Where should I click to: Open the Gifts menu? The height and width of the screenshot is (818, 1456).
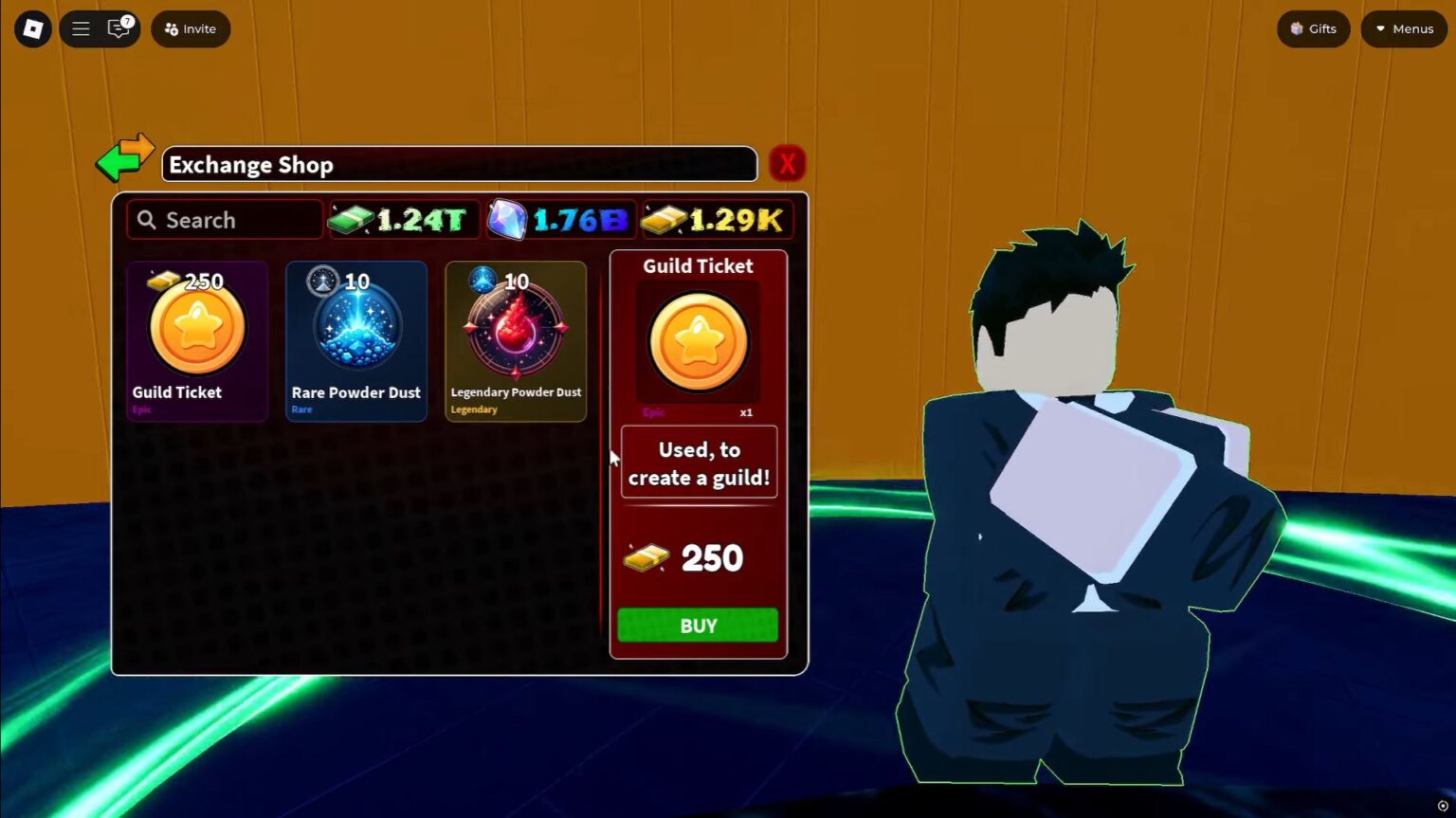tap(1313, 28)
